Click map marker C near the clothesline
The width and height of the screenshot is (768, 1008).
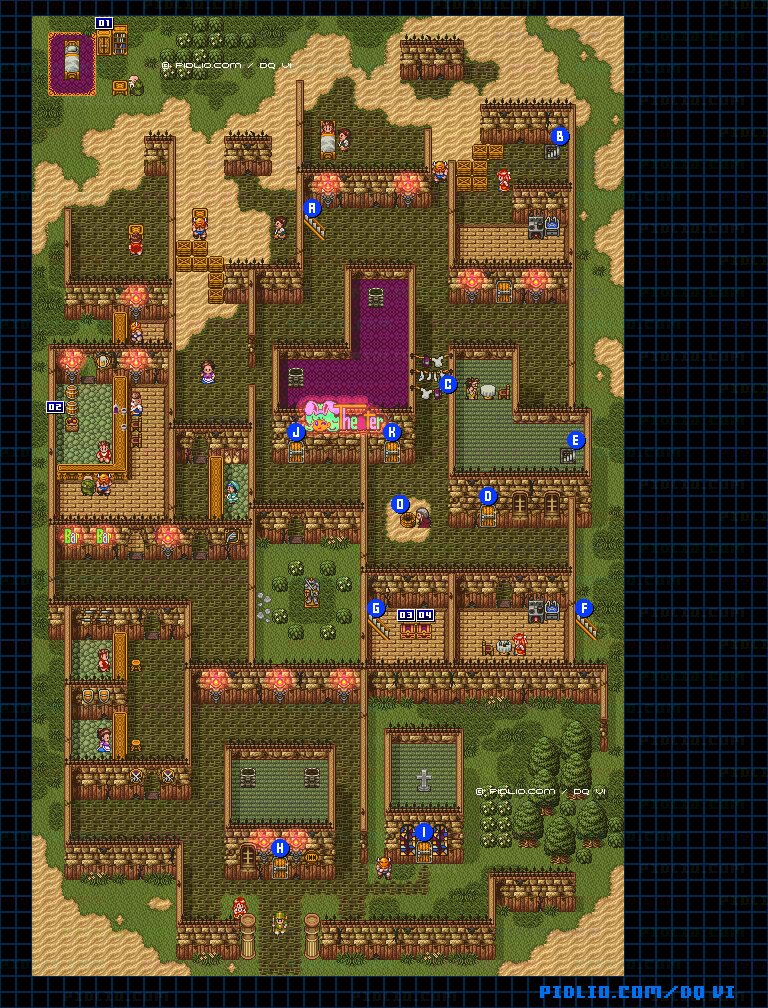tap(448, 383)
